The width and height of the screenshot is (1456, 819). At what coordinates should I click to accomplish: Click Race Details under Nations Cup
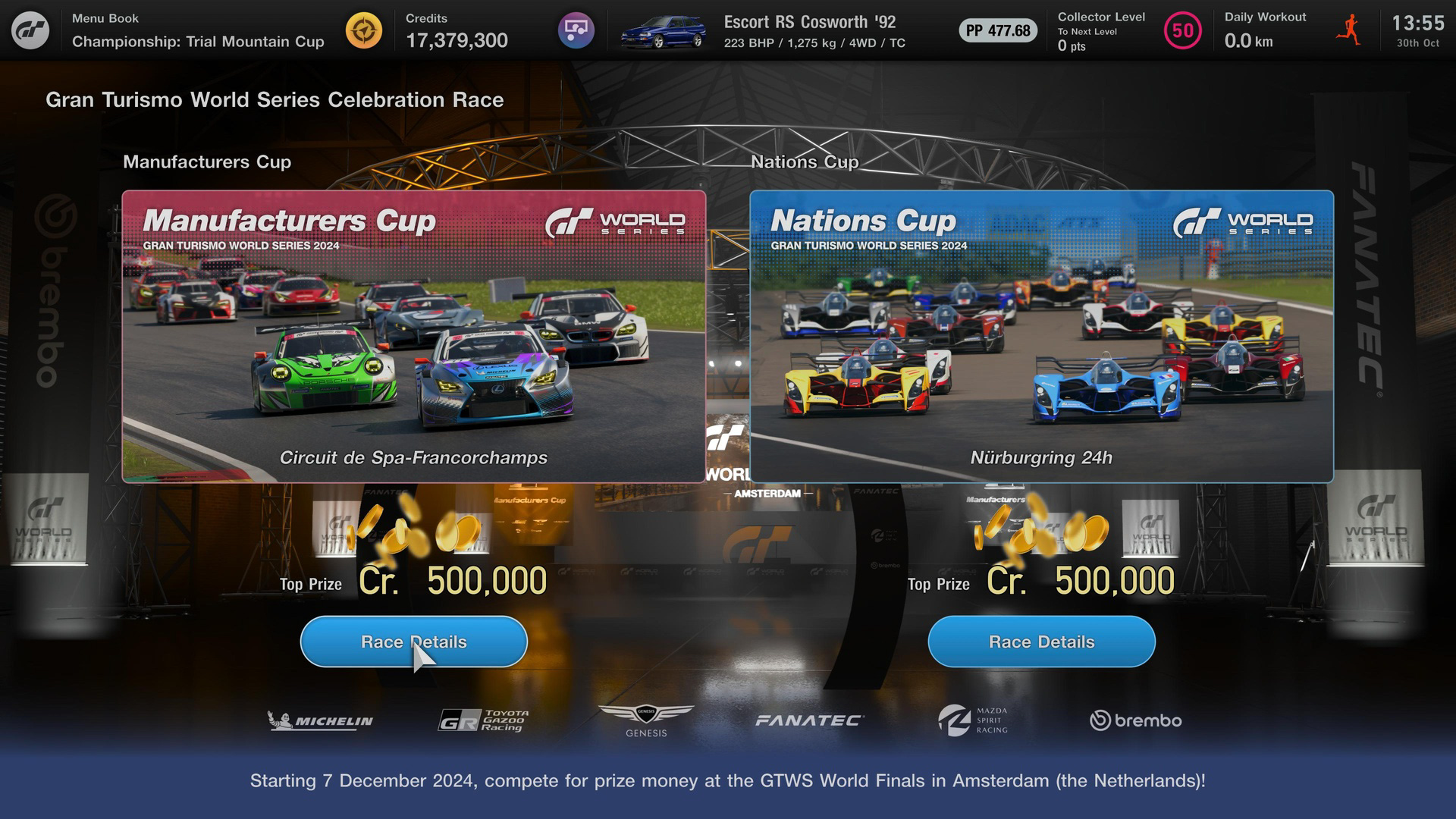pos(1040,642)
